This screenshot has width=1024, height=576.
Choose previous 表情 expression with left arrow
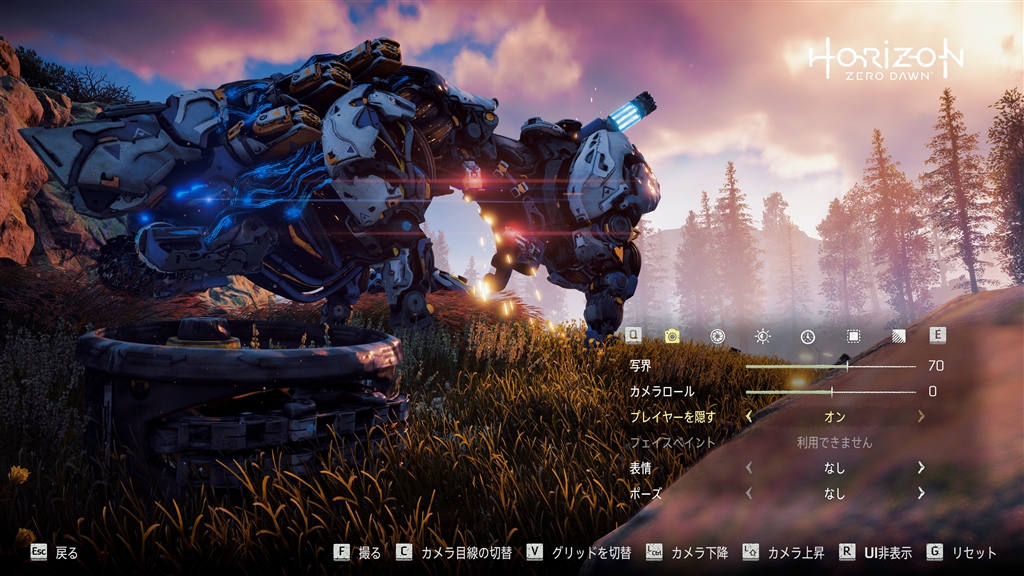[749, 467]
